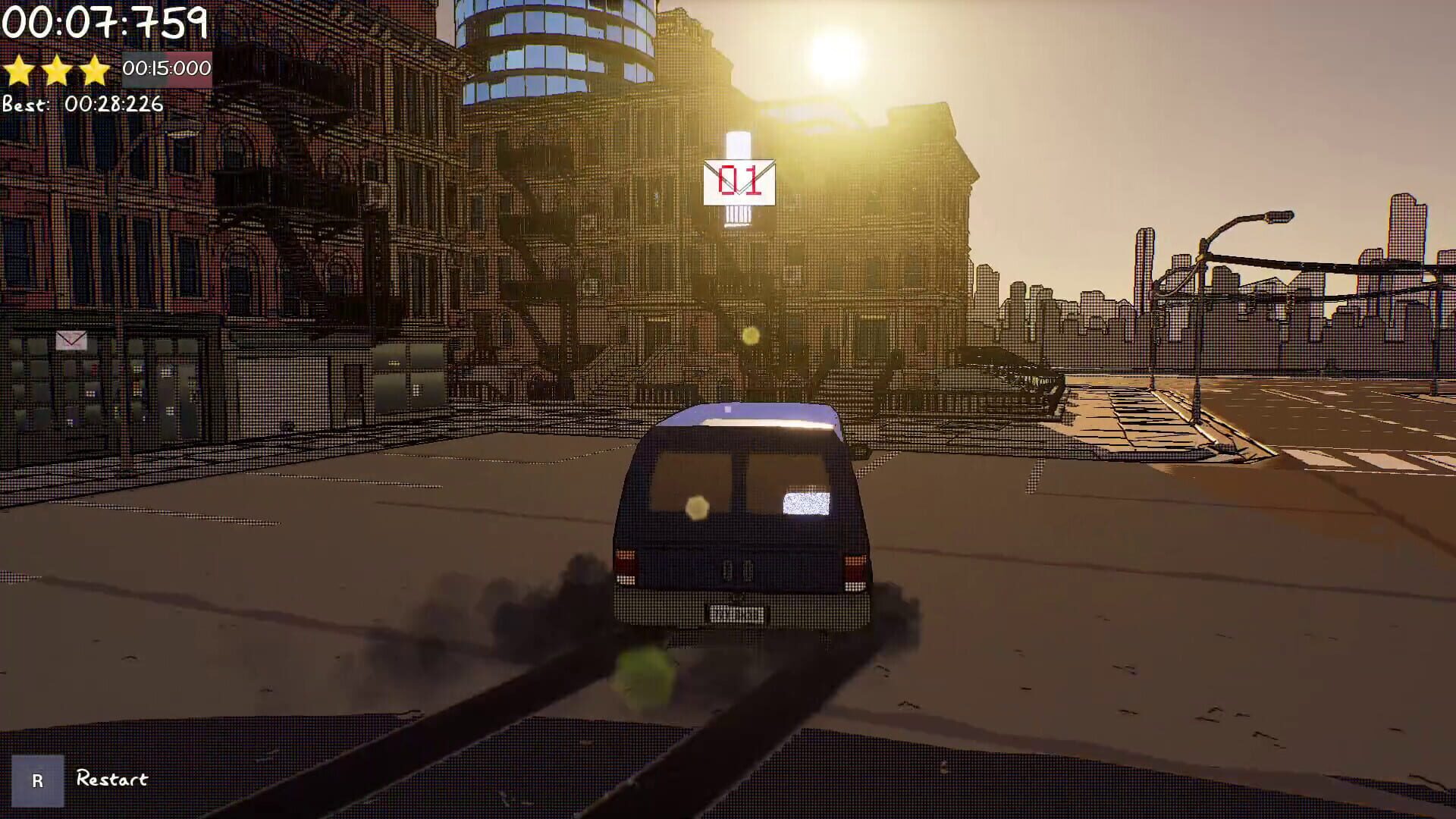This screenshot has height=819, width=1456.
Task: Click the Restart button label
Action: tap(111, 778)
